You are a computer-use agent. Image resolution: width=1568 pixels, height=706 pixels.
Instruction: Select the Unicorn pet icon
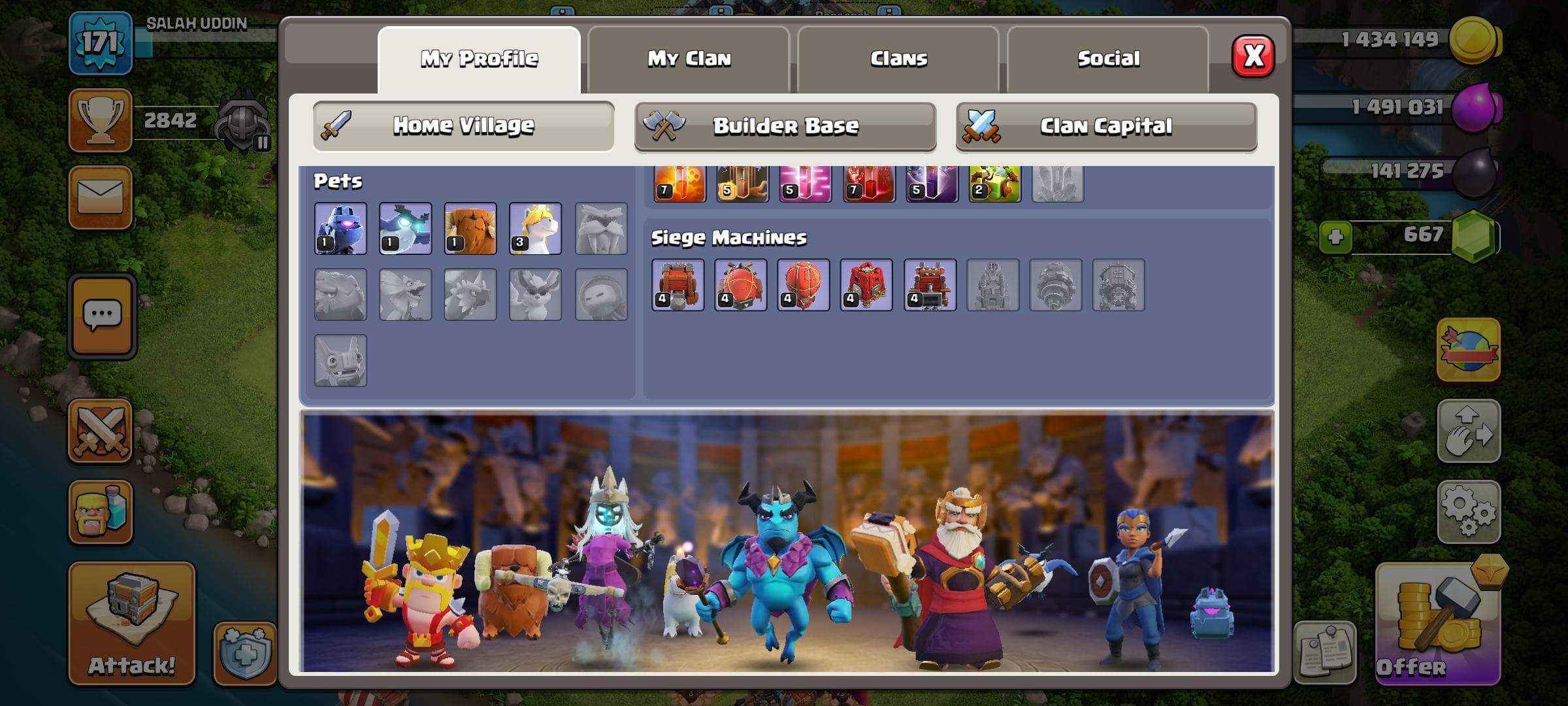point(535,228)
